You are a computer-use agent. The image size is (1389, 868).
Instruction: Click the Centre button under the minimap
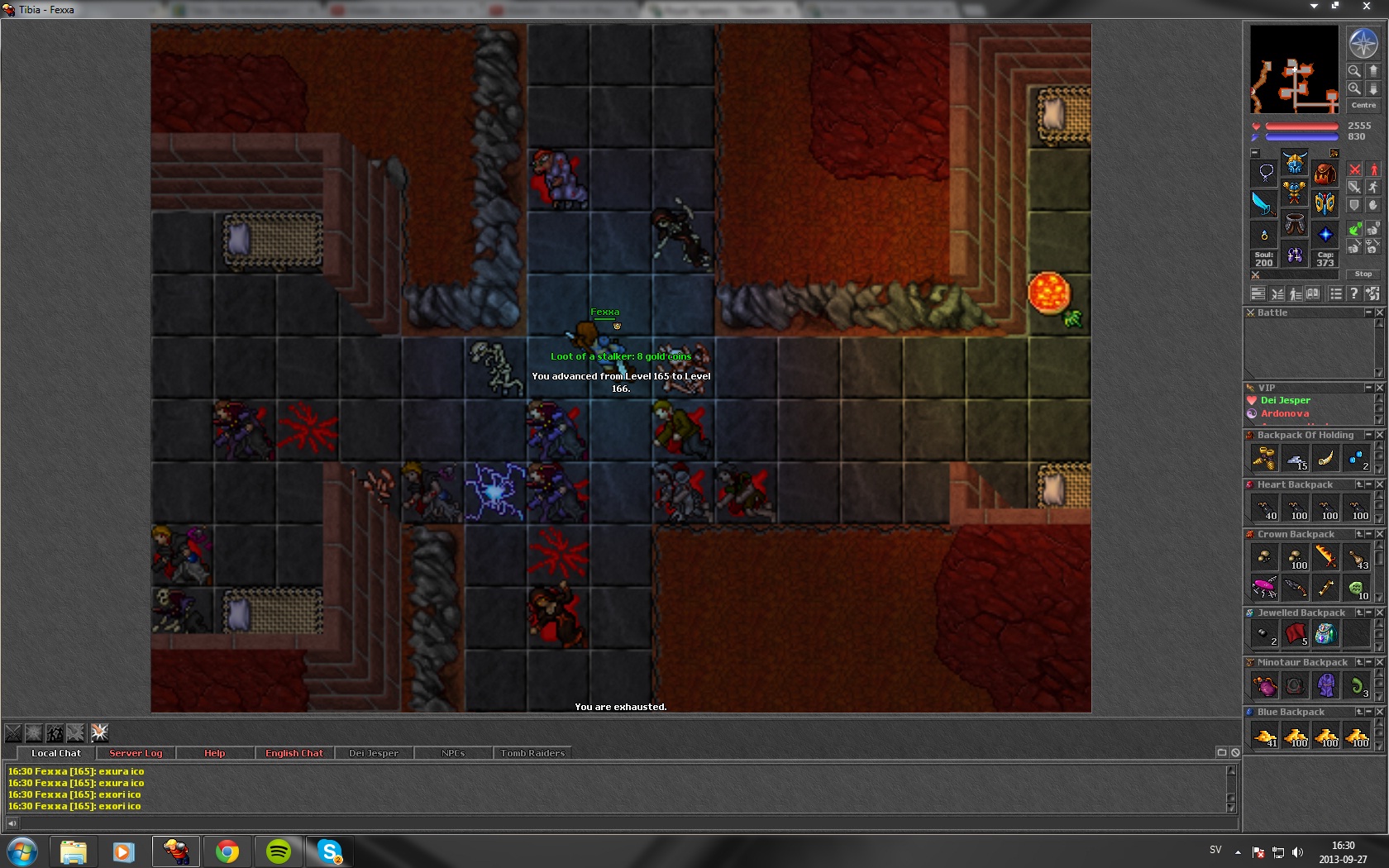click(1363, 105)
